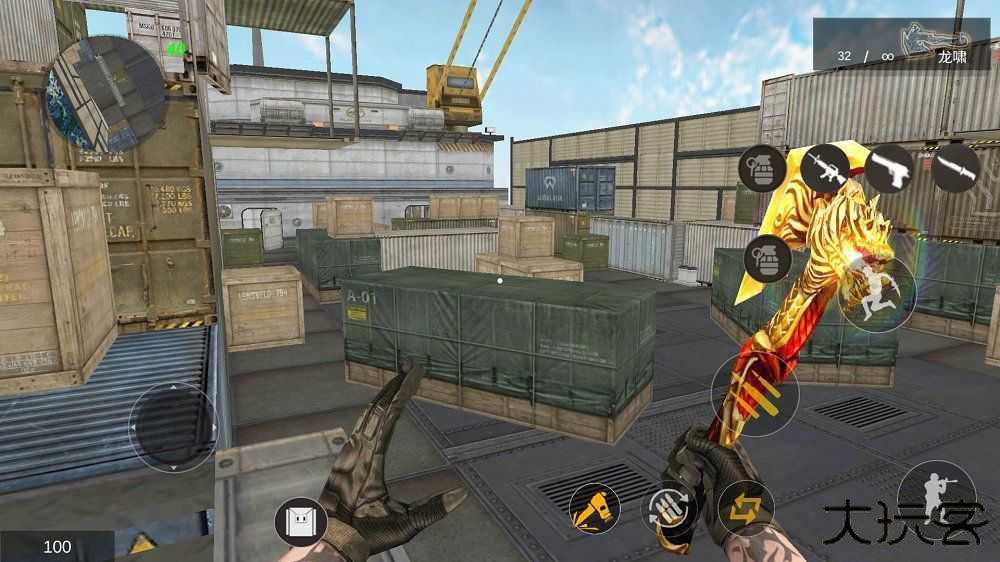Tap the virtual movement joystick
This screenshot has width=1000, height=562.
pos(173,427)
